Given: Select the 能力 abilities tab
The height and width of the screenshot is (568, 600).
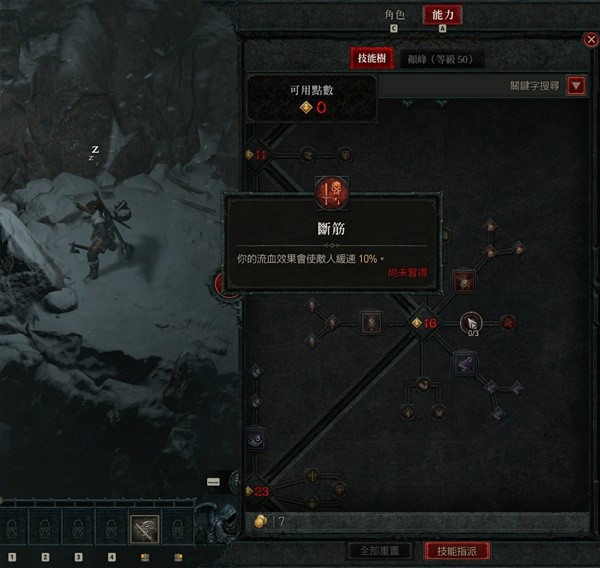Looking at the screenshot, I should coord(442,15).
